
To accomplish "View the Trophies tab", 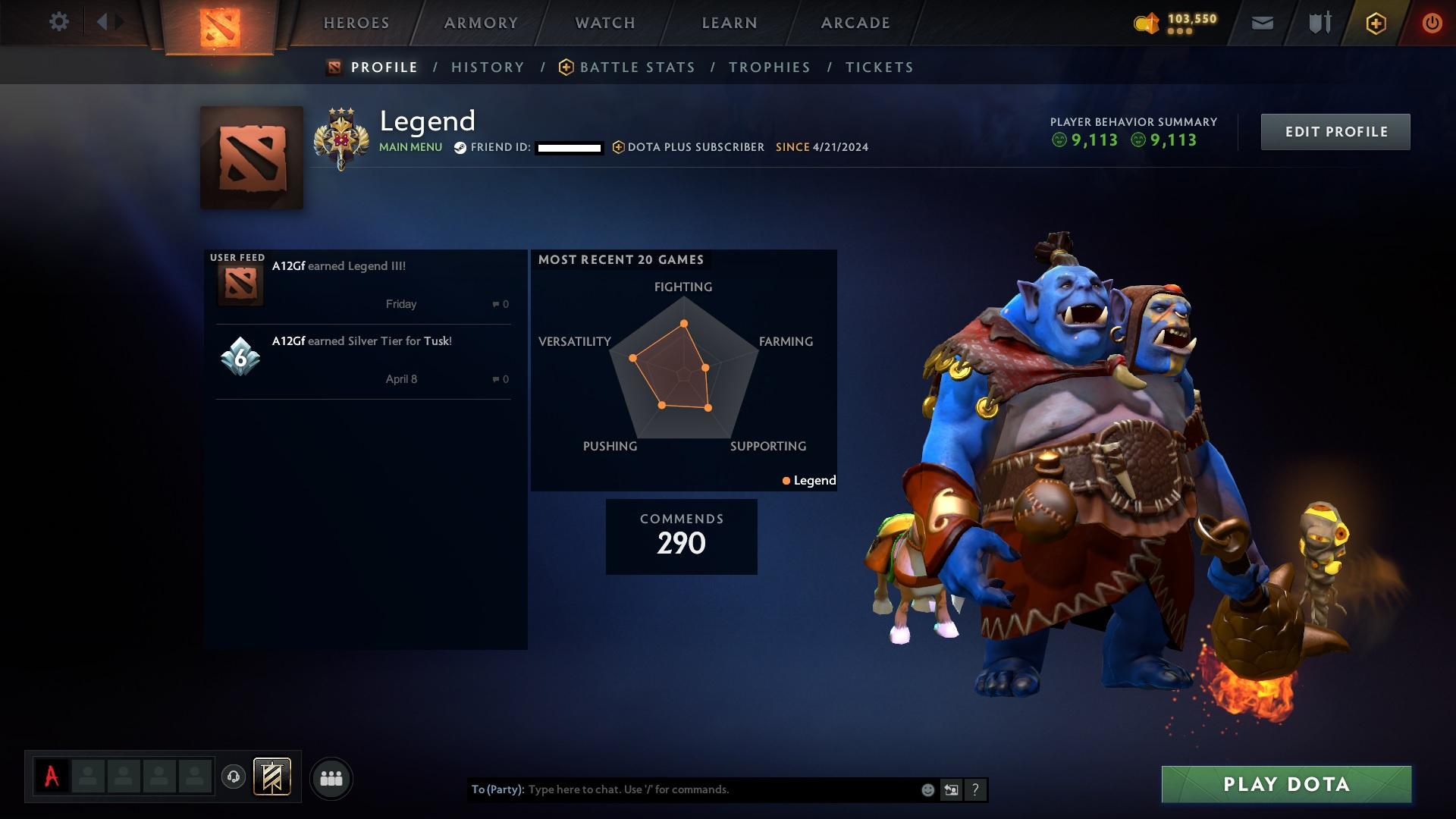I will [x=769, y=67].
